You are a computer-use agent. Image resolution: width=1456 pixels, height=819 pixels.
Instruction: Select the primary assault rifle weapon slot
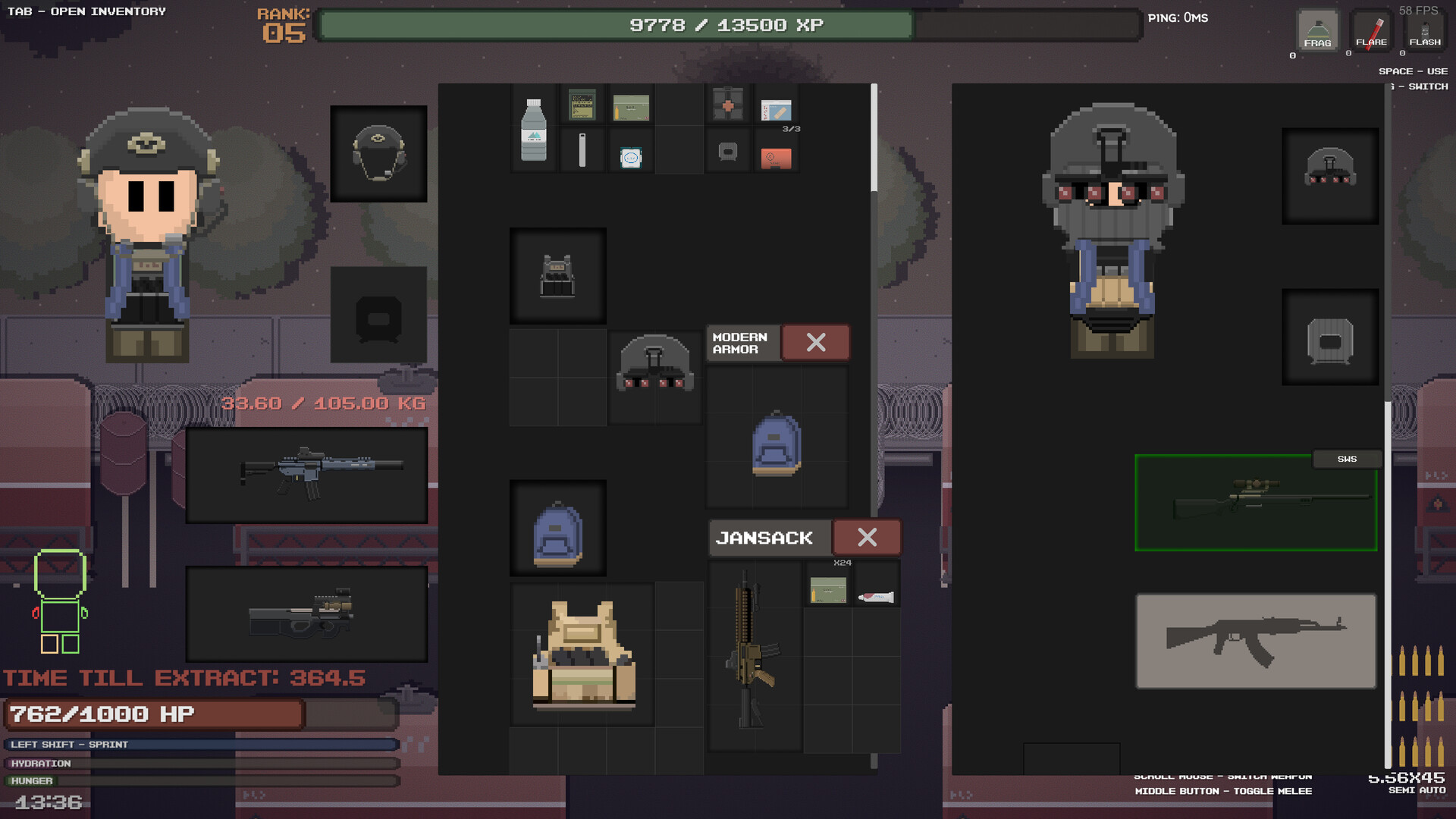coord(306,475)
